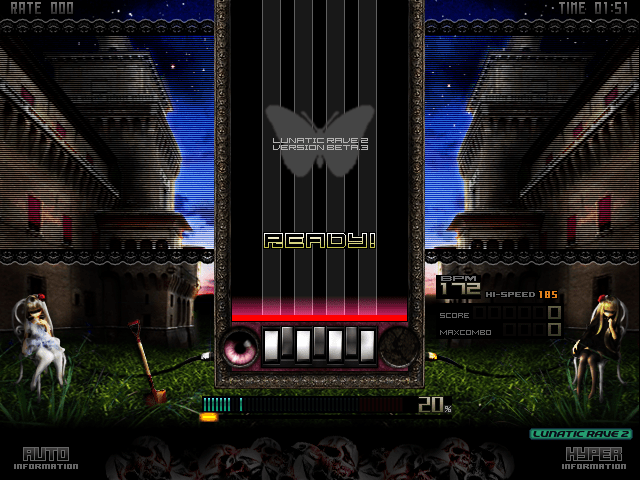Click the pink eye turntable disc
The height and width of the screenshot is (480, 640).
240,346
